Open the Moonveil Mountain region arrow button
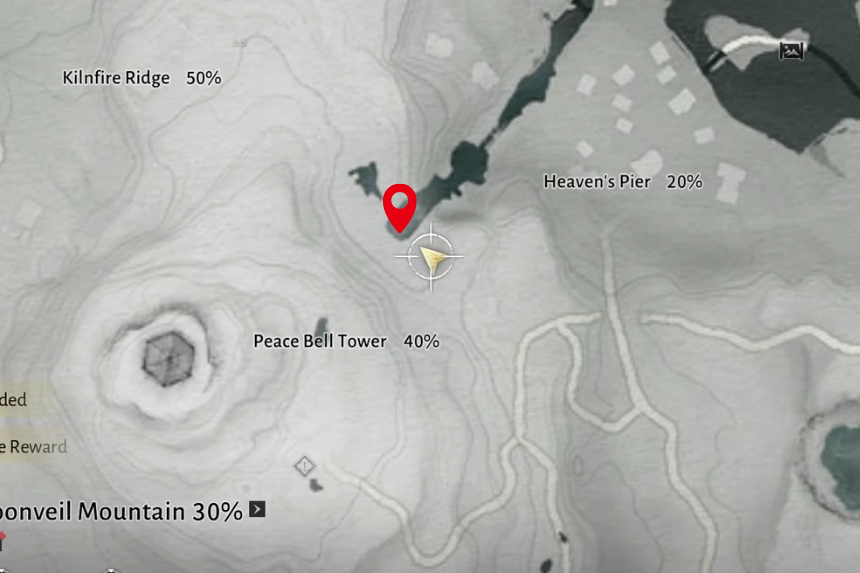Image resolution: width=860 pixels, height=573 pixels. (258, 510)
